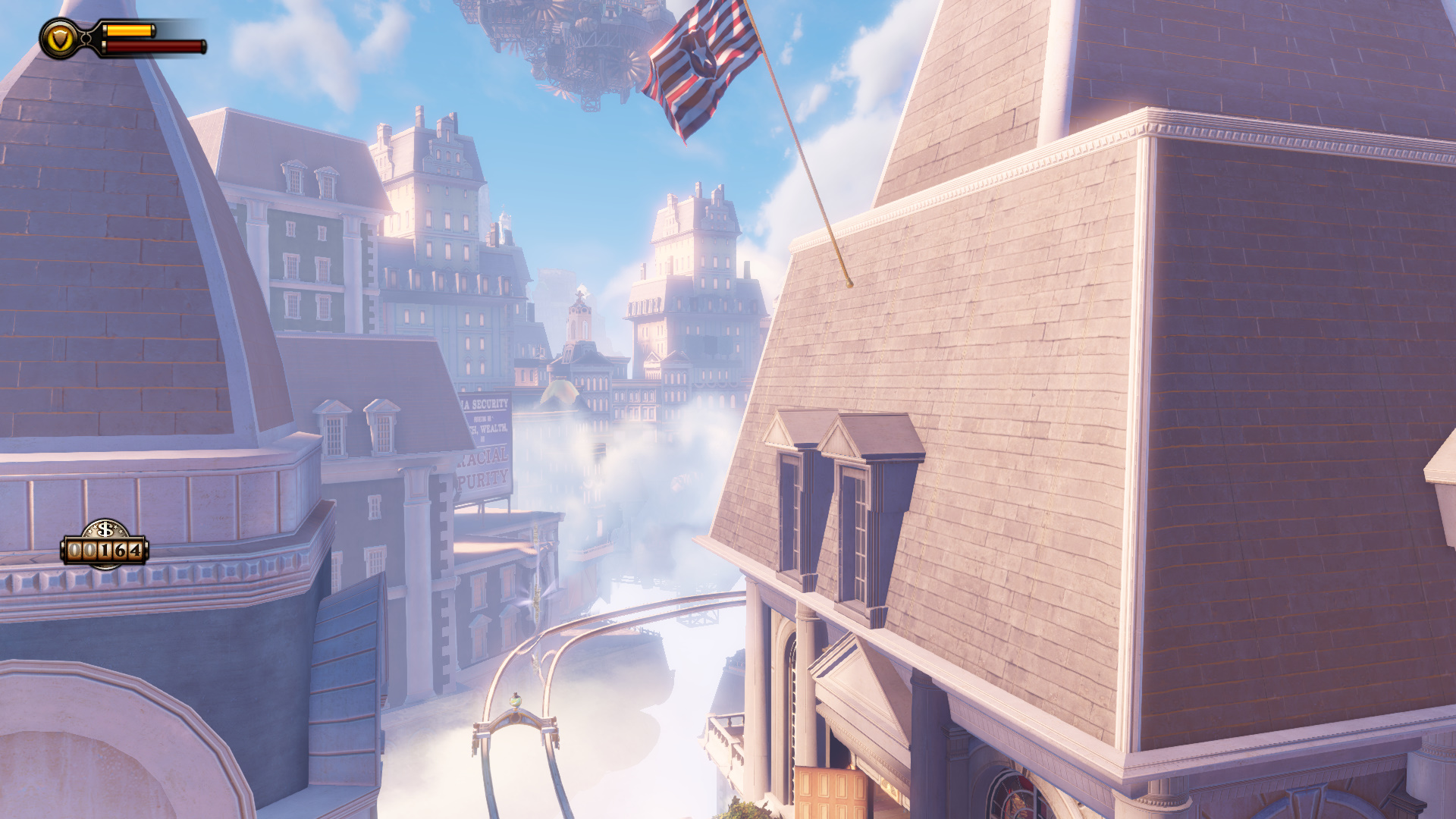The image size is (1456, 819).
Task: Click the gold shield emblem icon
Action: (x=59, y=39)
